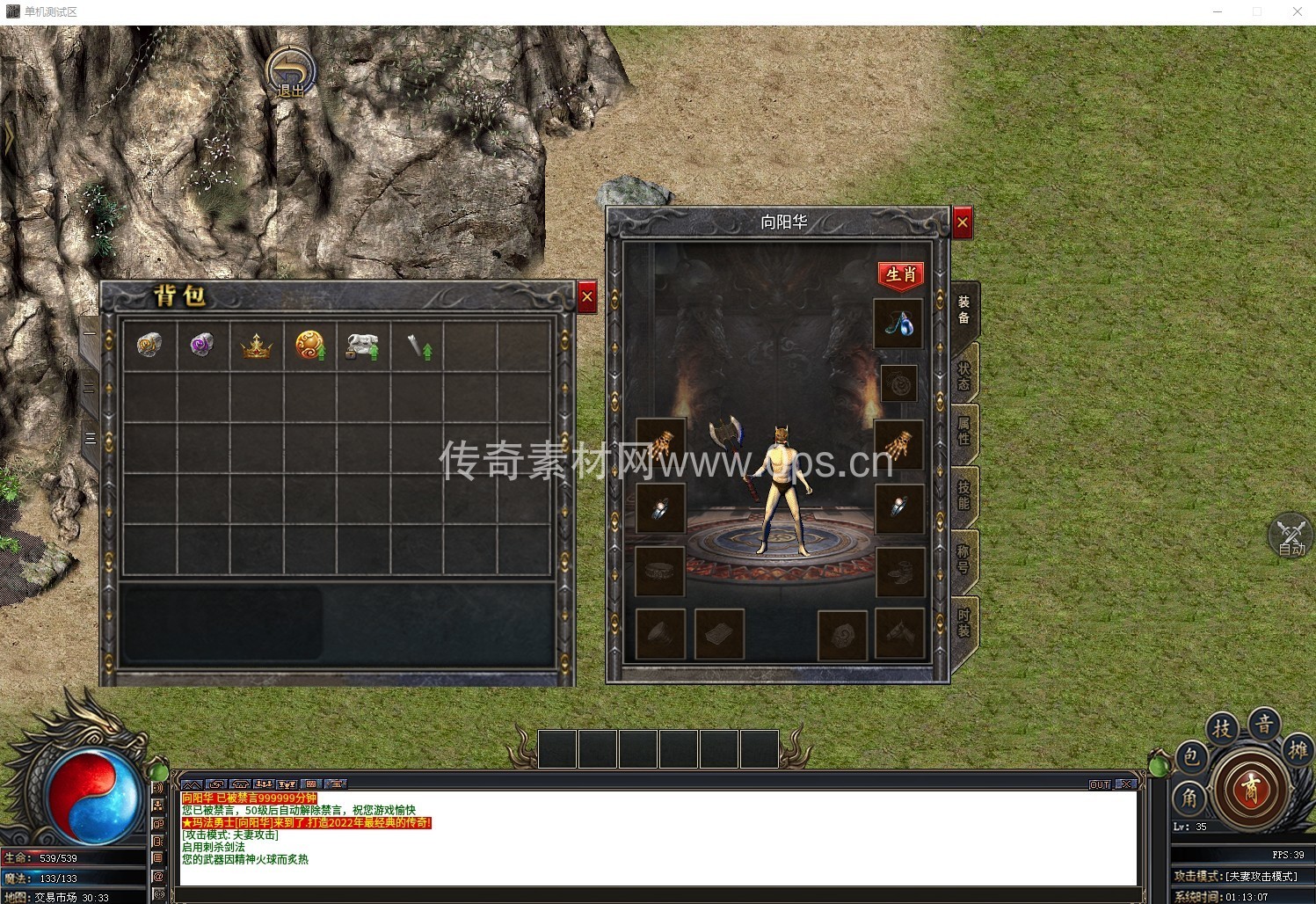The height and width of the screenshot is (904, 1316).
Task: Open the 音 sound settings button
Action: tap(1264, 725)
